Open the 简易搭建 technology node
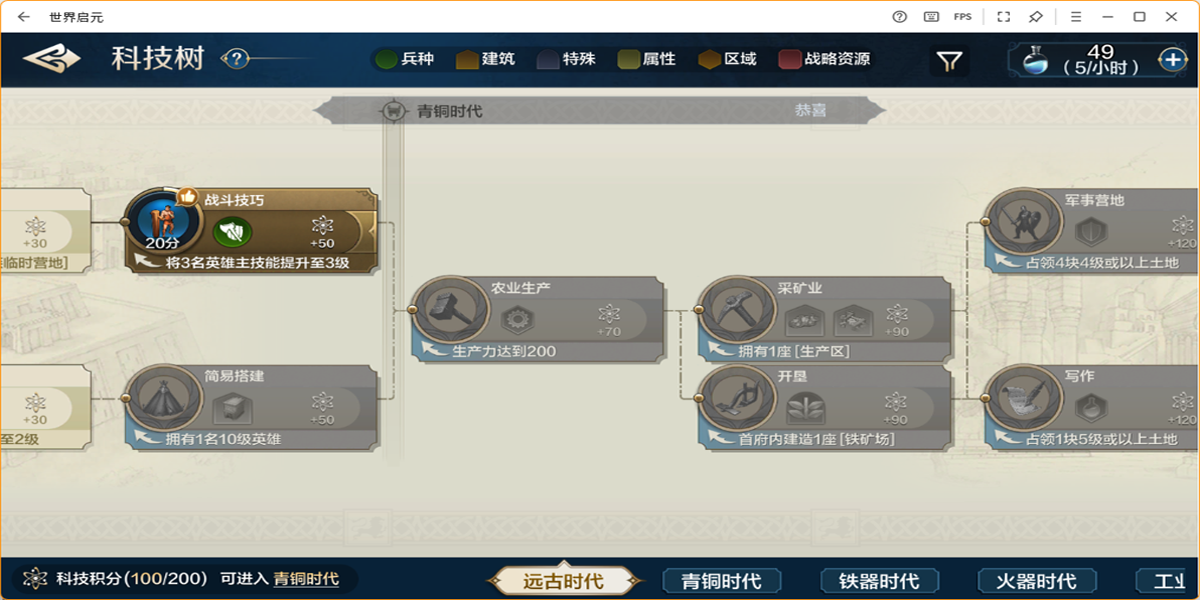Screen dimensions: 1200x600 pos(252,407)
